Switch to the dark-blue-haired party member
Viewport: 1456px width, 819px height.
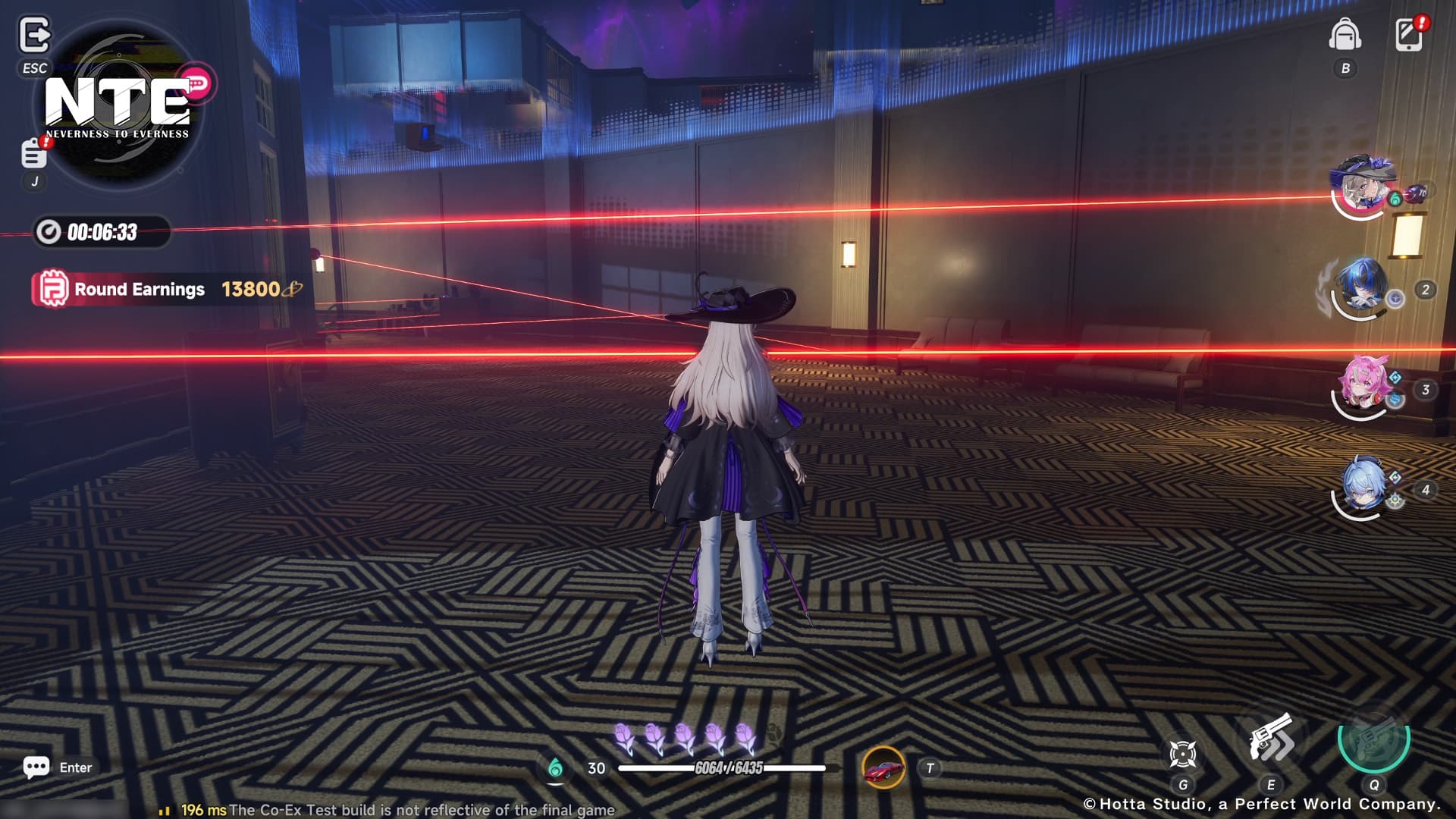point(1362,288)
